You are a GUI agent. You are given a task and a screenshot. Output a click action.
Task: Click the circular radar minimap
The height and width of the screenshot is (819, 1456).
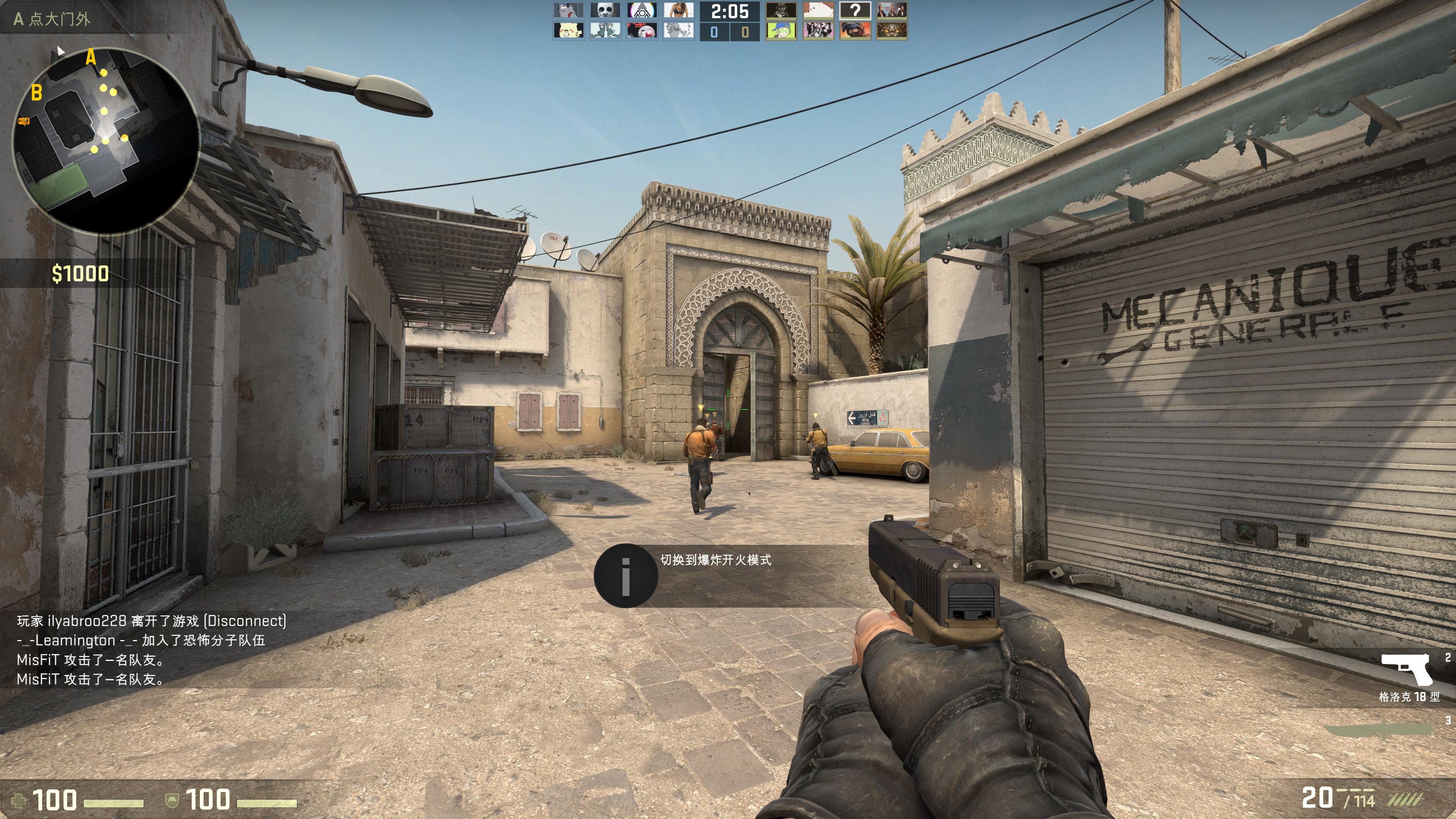106,141
